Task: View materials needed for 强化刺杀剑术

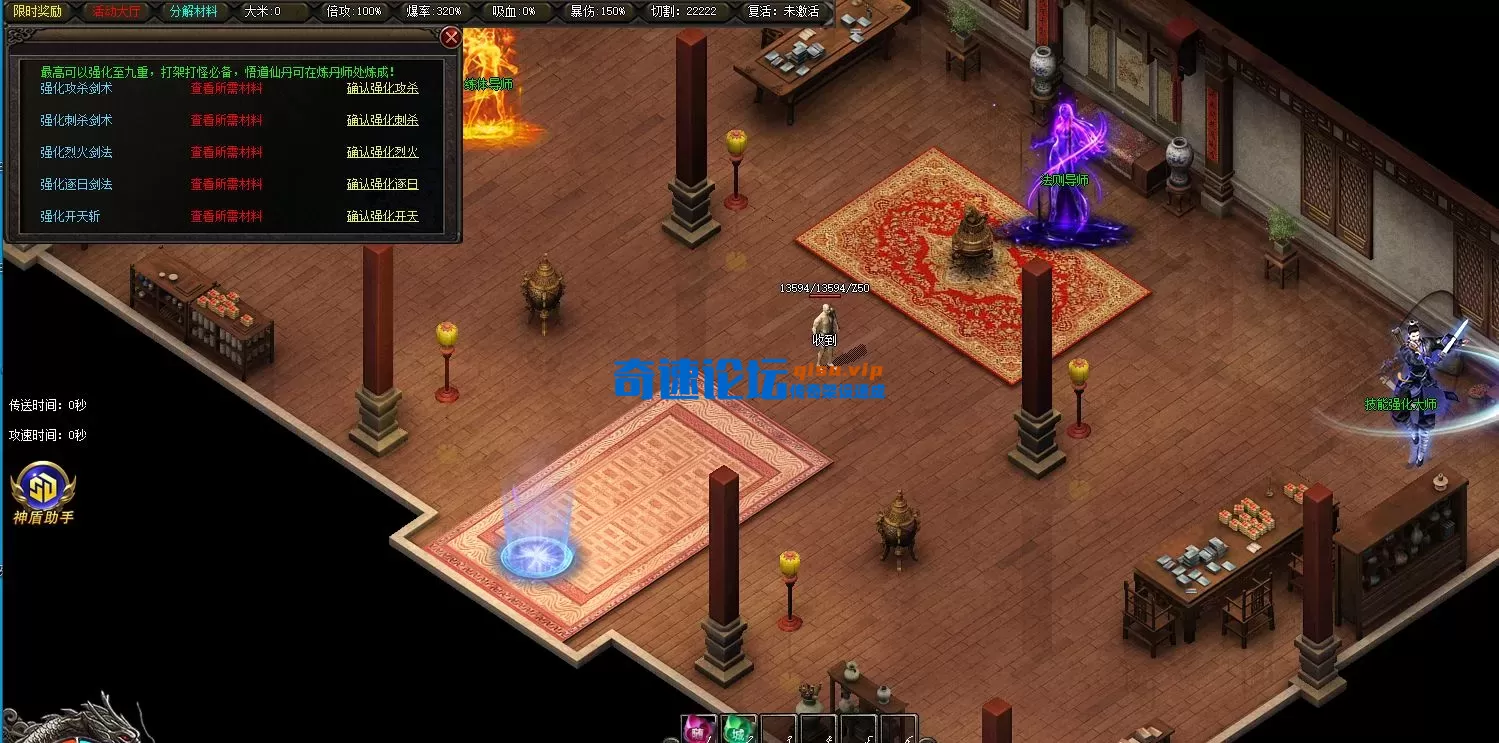Action: point(226,120)
